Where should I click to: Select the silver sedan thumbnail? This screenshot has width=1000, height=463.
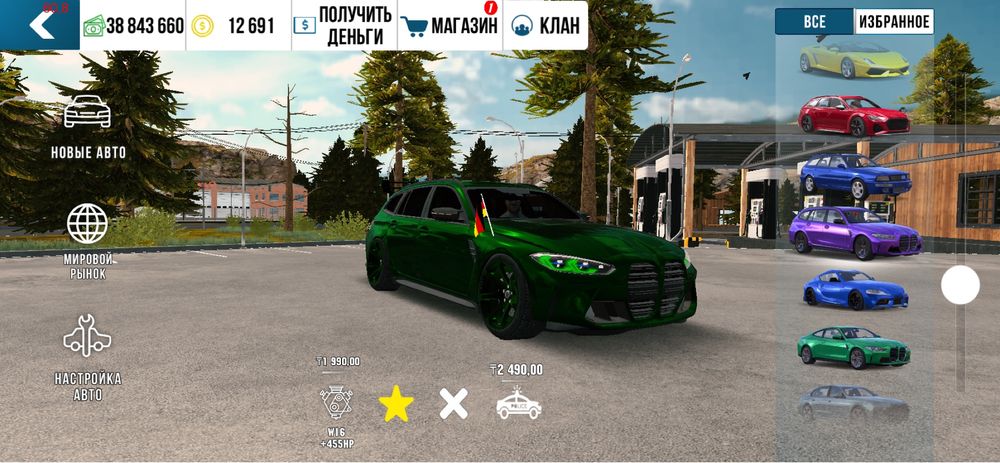click(x=854, y=402)
